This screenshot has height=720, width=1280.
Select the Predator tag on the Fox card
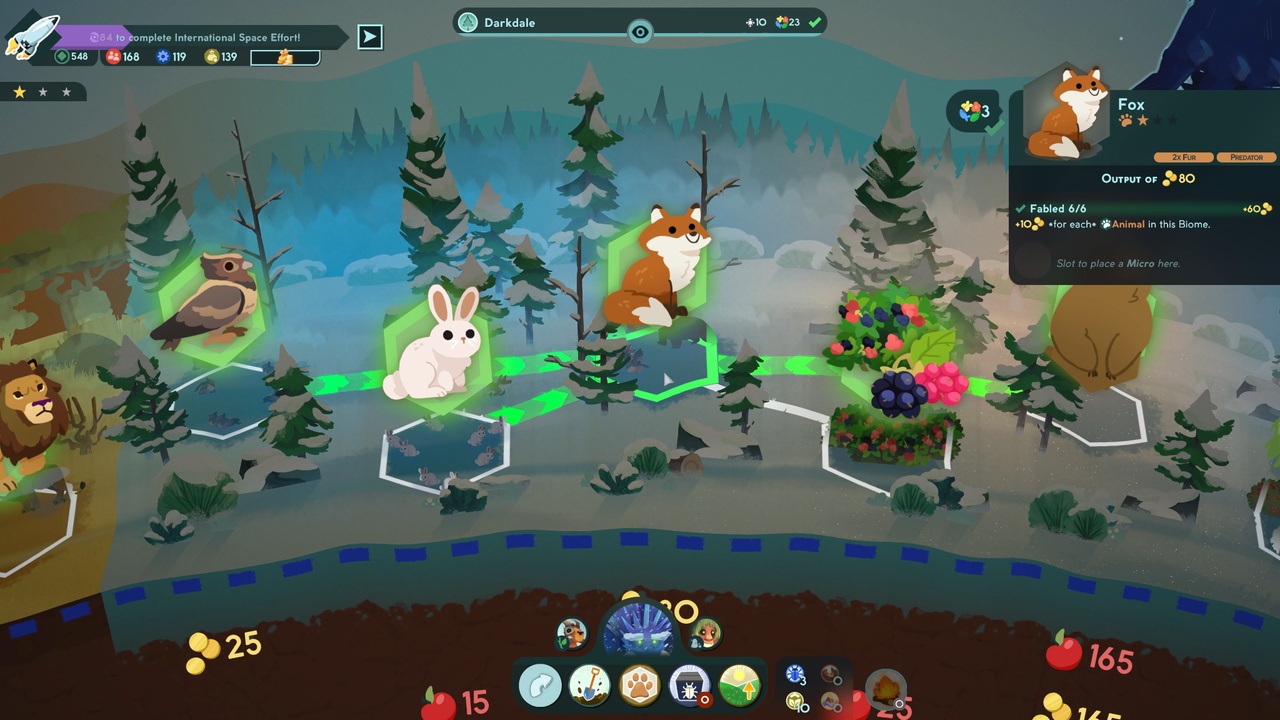tap(1246, 157)
